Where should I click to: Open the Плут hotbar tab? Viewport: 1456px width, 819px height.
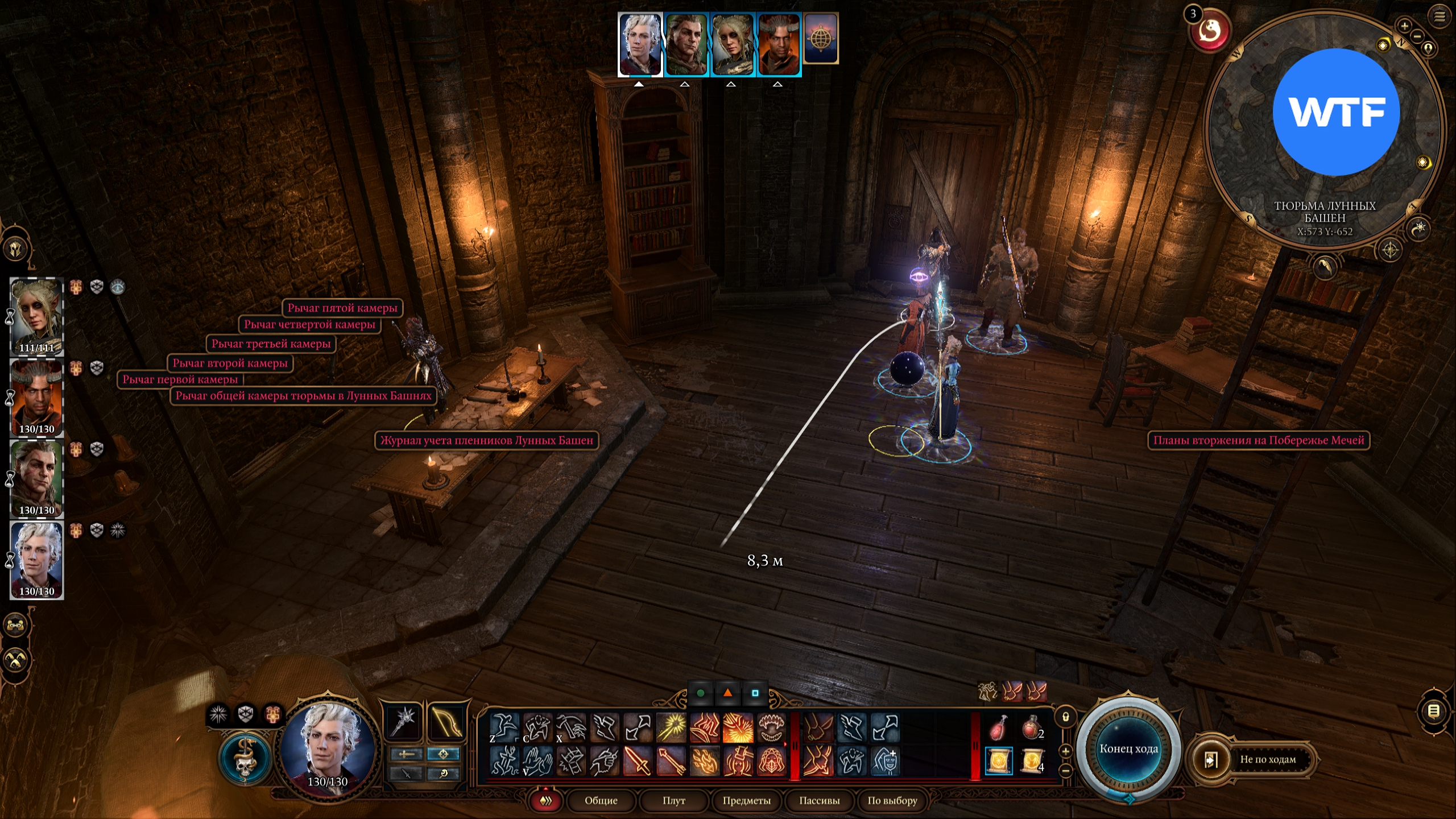[673, 801]
